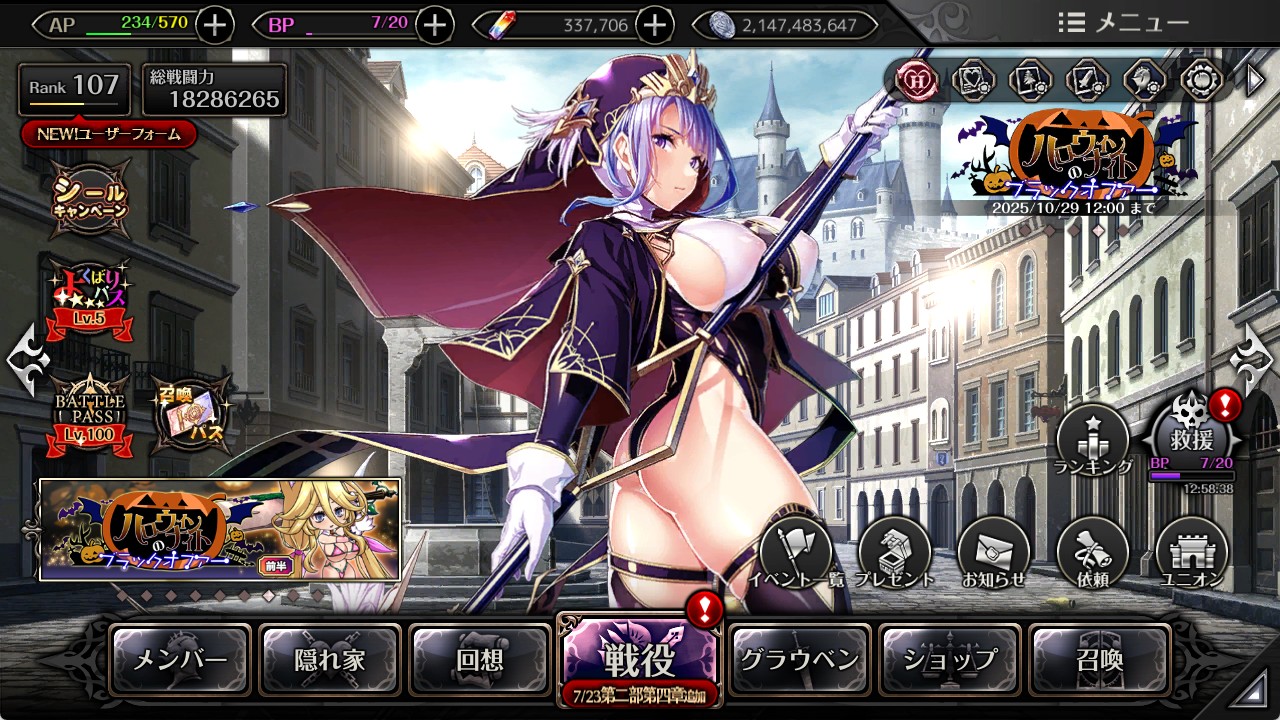Viewport: 1280px width, 720px height.
Task: Visit the ショップ shop
Action: [950, 660]
